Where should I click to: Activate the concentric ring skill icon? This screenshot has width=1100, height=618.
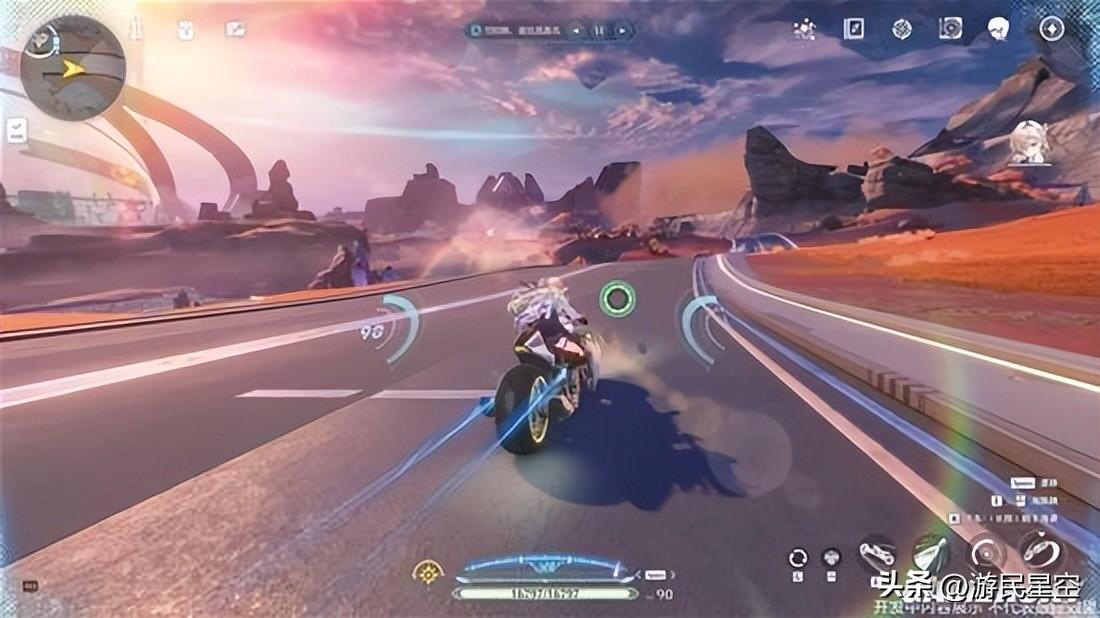pyautogui.click(x=987, y=553)
